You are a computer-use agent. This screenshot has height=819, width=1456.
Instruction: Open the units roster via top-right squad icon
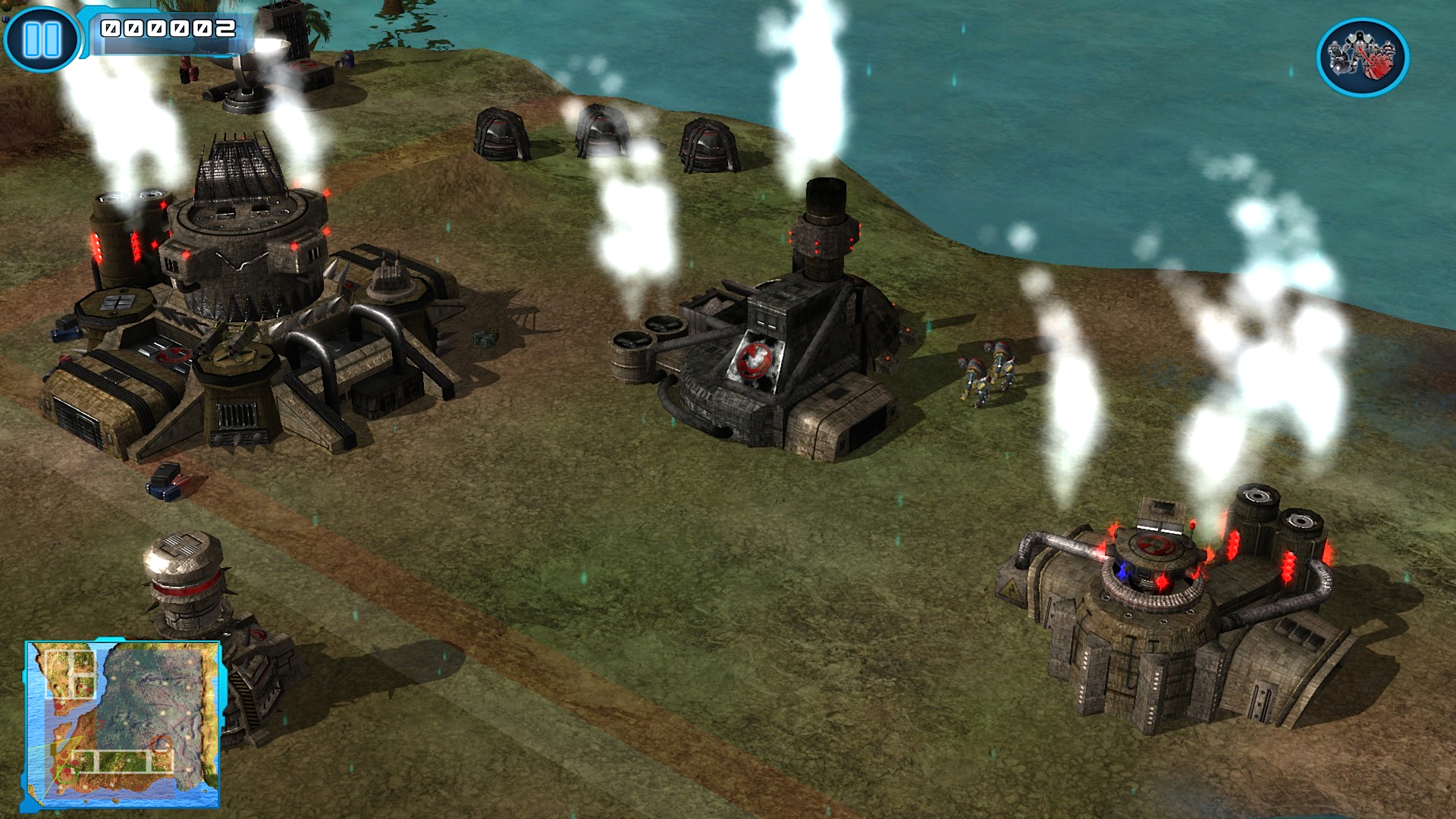click(1357, 55)
